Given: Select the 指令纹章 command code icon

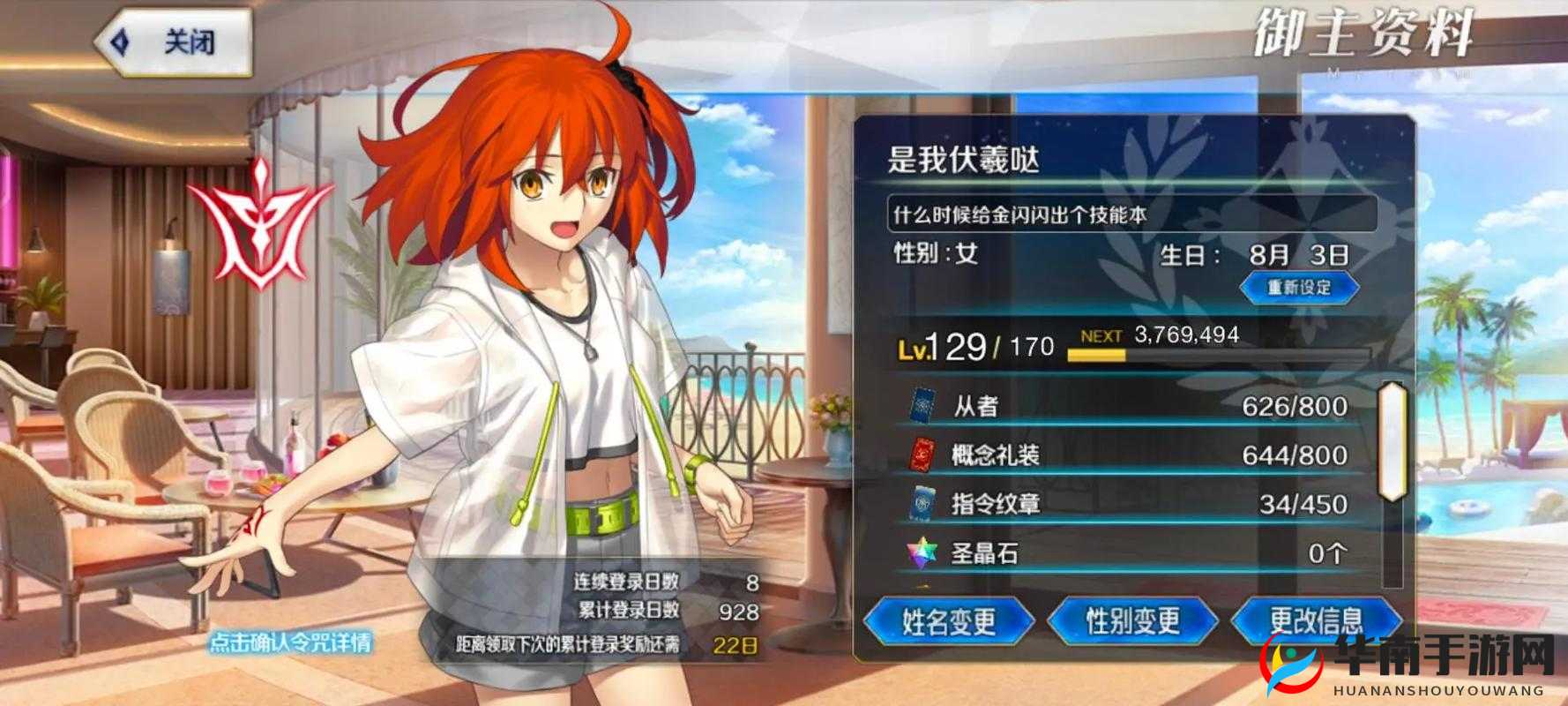Looking at the screenshot, I should click(x=921, y=504).
